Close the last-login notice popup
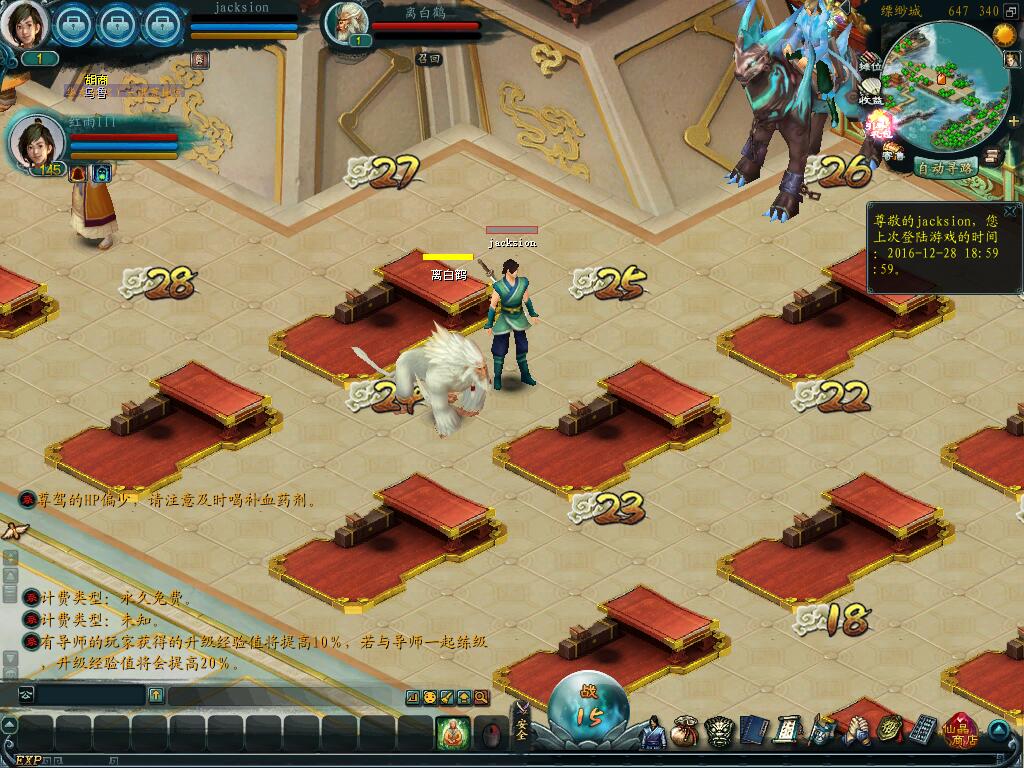Viewport: 1024px width, 768px height. 1010,211
